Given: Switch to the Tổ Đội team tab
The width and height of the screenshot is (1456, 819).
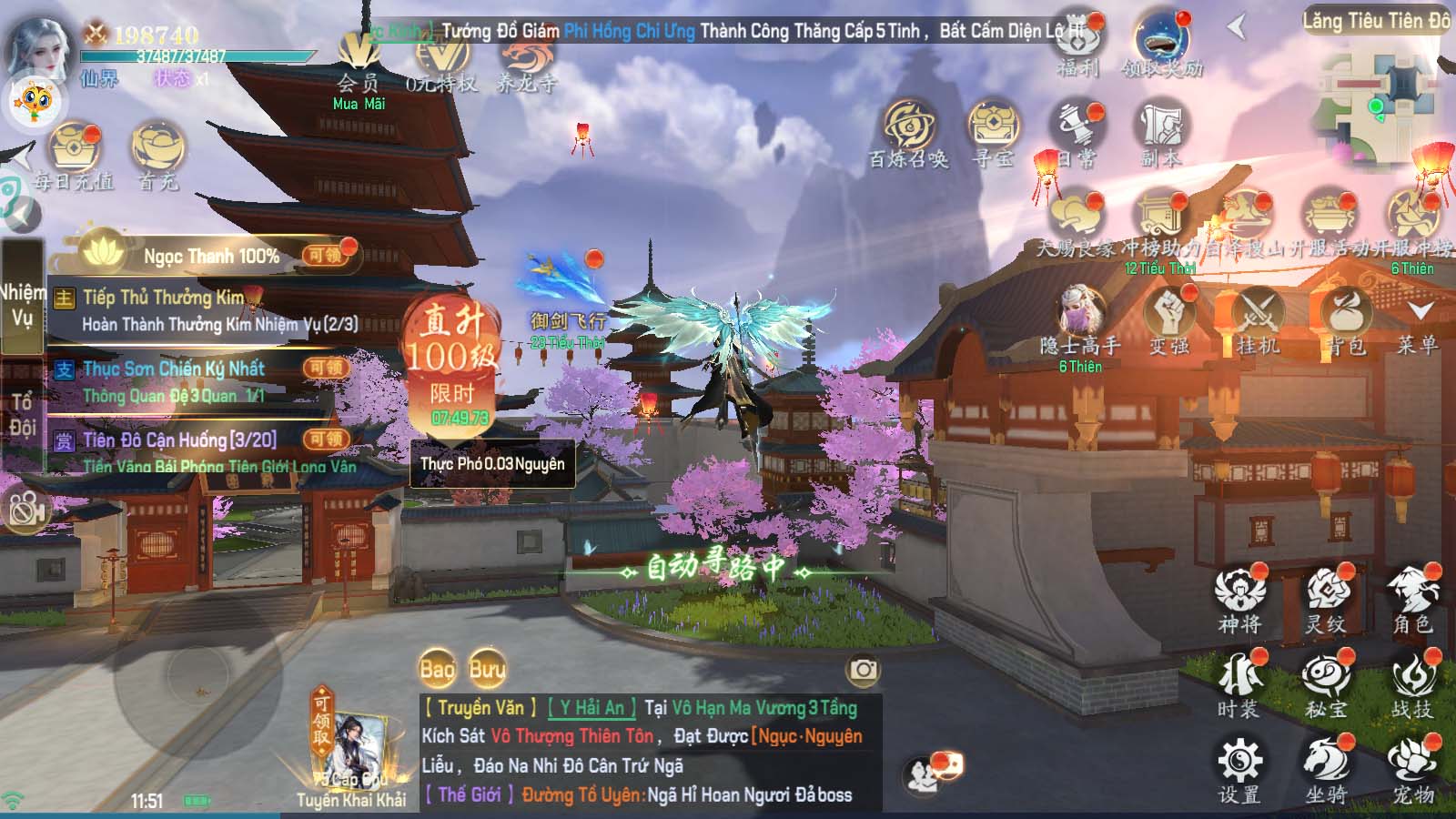Looking at the screenshot, I should (22, 415).
